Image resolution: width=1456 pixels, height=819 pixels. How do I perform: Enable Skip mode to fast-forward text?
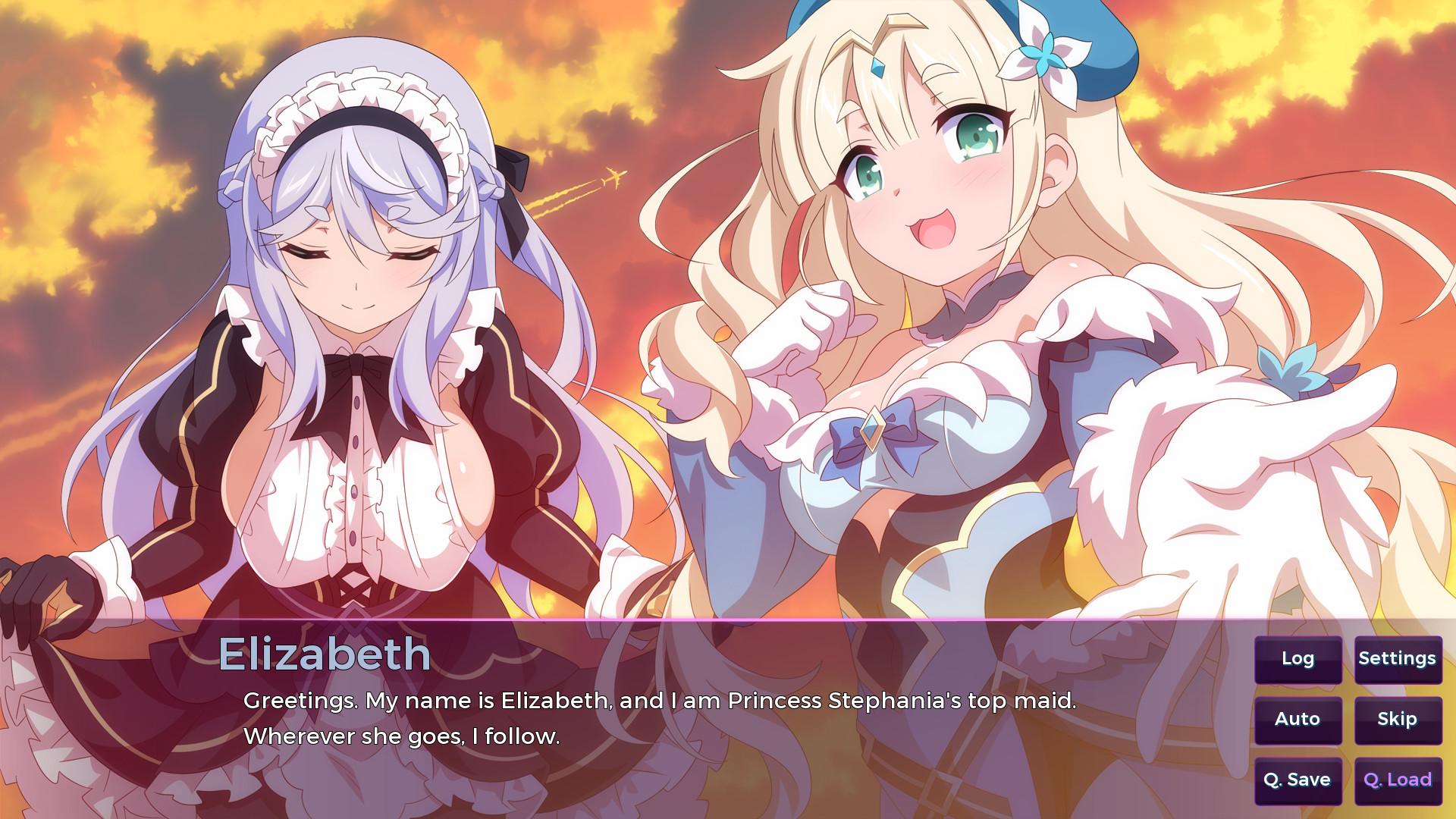point(1399,719)
